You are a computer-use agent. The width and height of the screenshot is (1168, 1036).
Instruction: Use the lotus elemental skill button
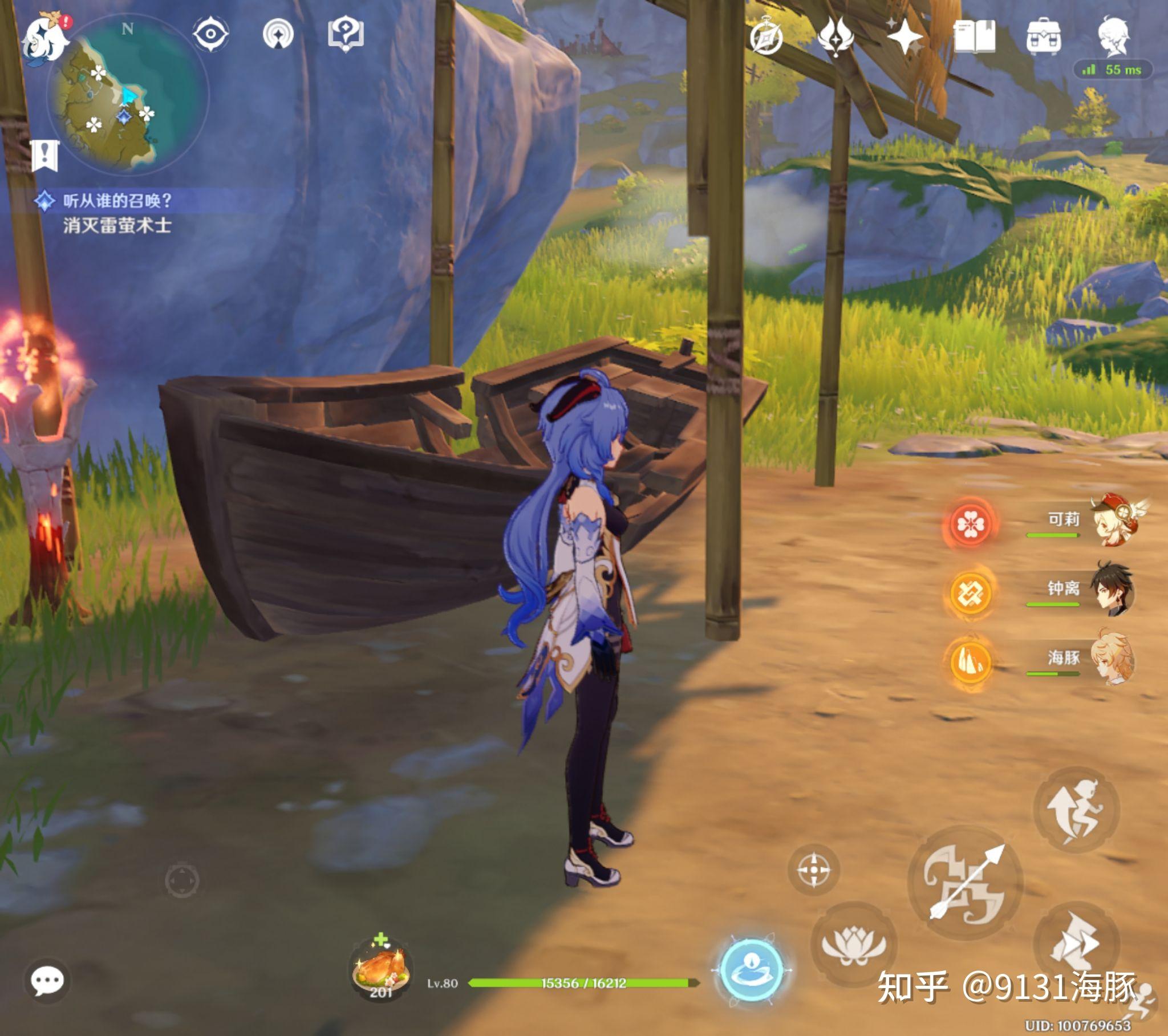(853, 944)
